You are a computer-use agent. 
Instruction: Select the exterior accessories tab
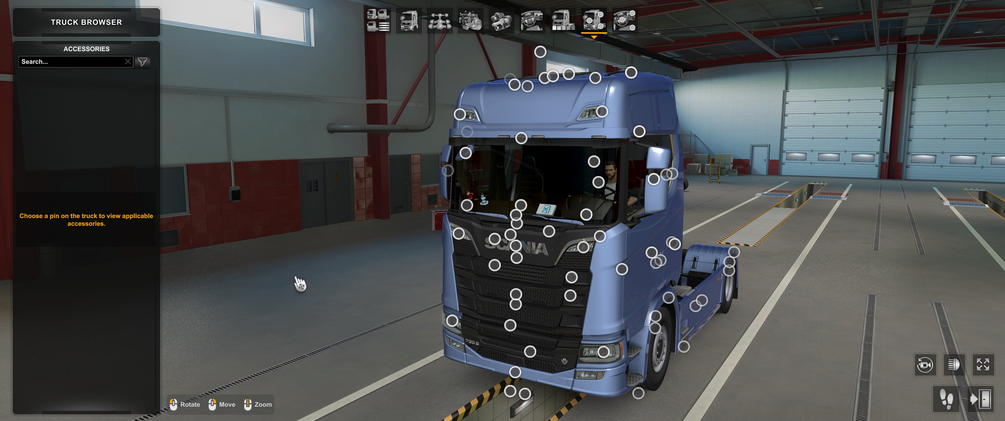point(594,20)
